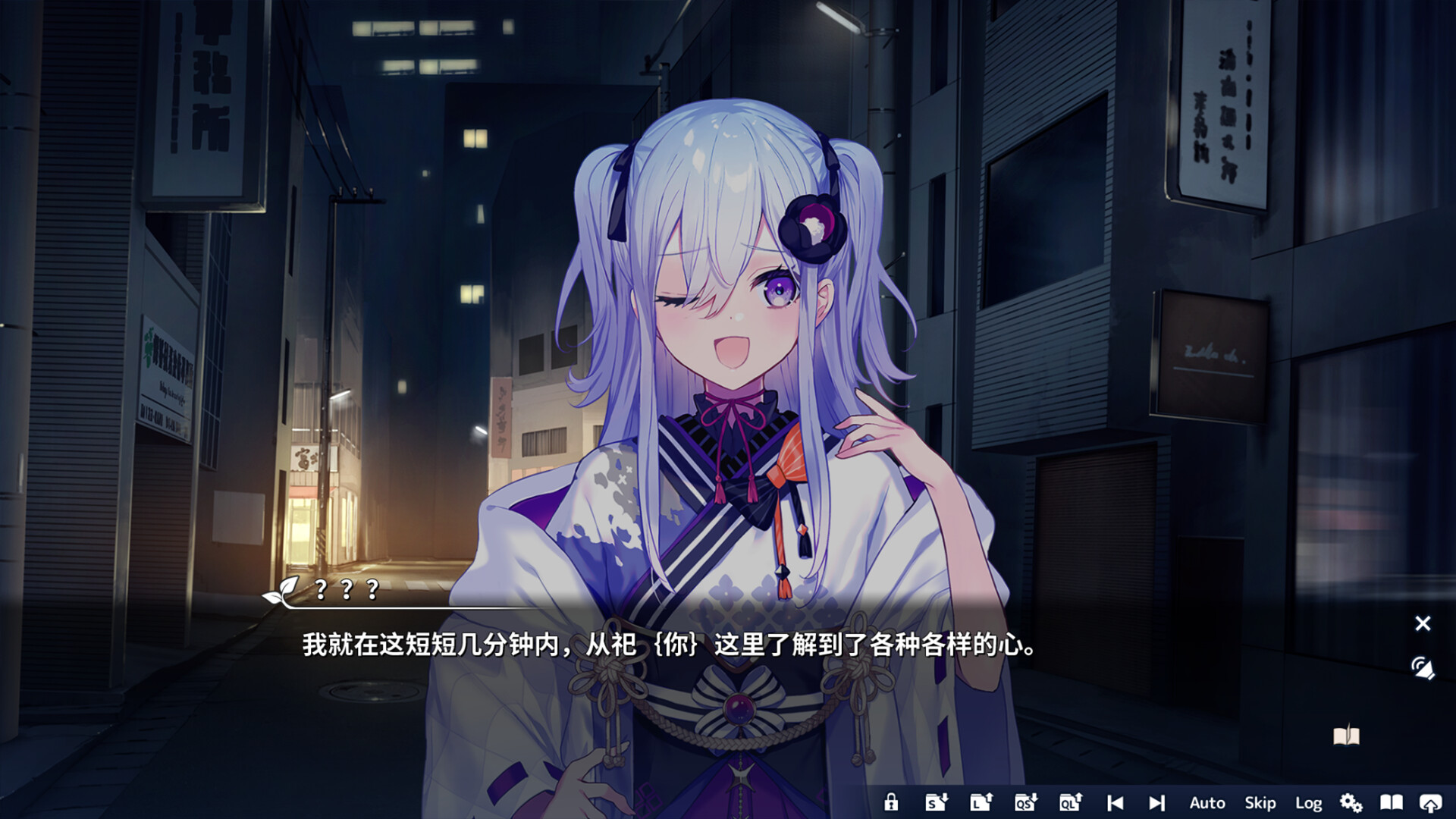Advance with the next arrow
Image resolution: width=1456 pixels, height=819 pixels.
tap(1156, 802)
